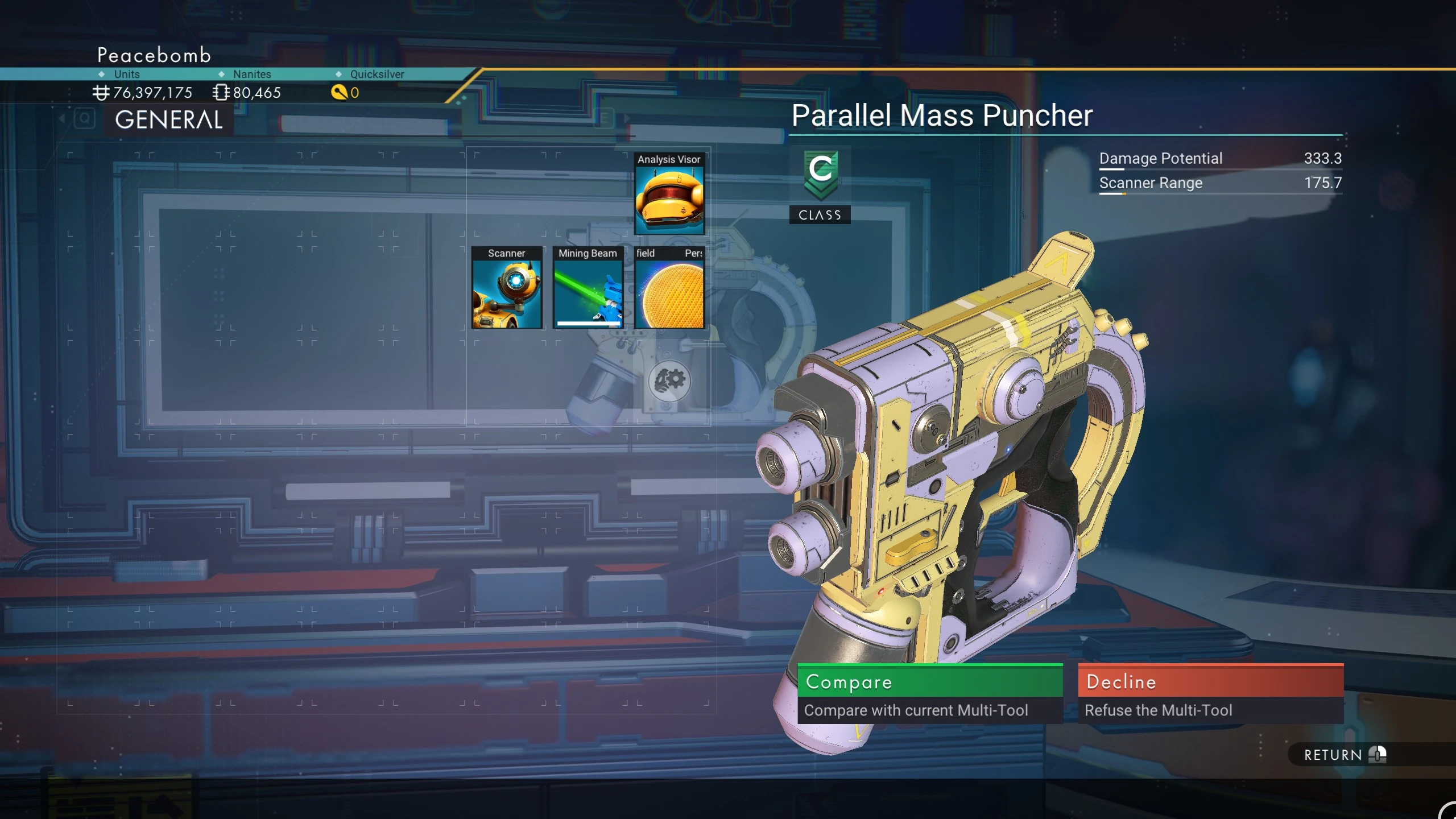
Task: Open the General inventory tab
Action: tap(168, 120)
